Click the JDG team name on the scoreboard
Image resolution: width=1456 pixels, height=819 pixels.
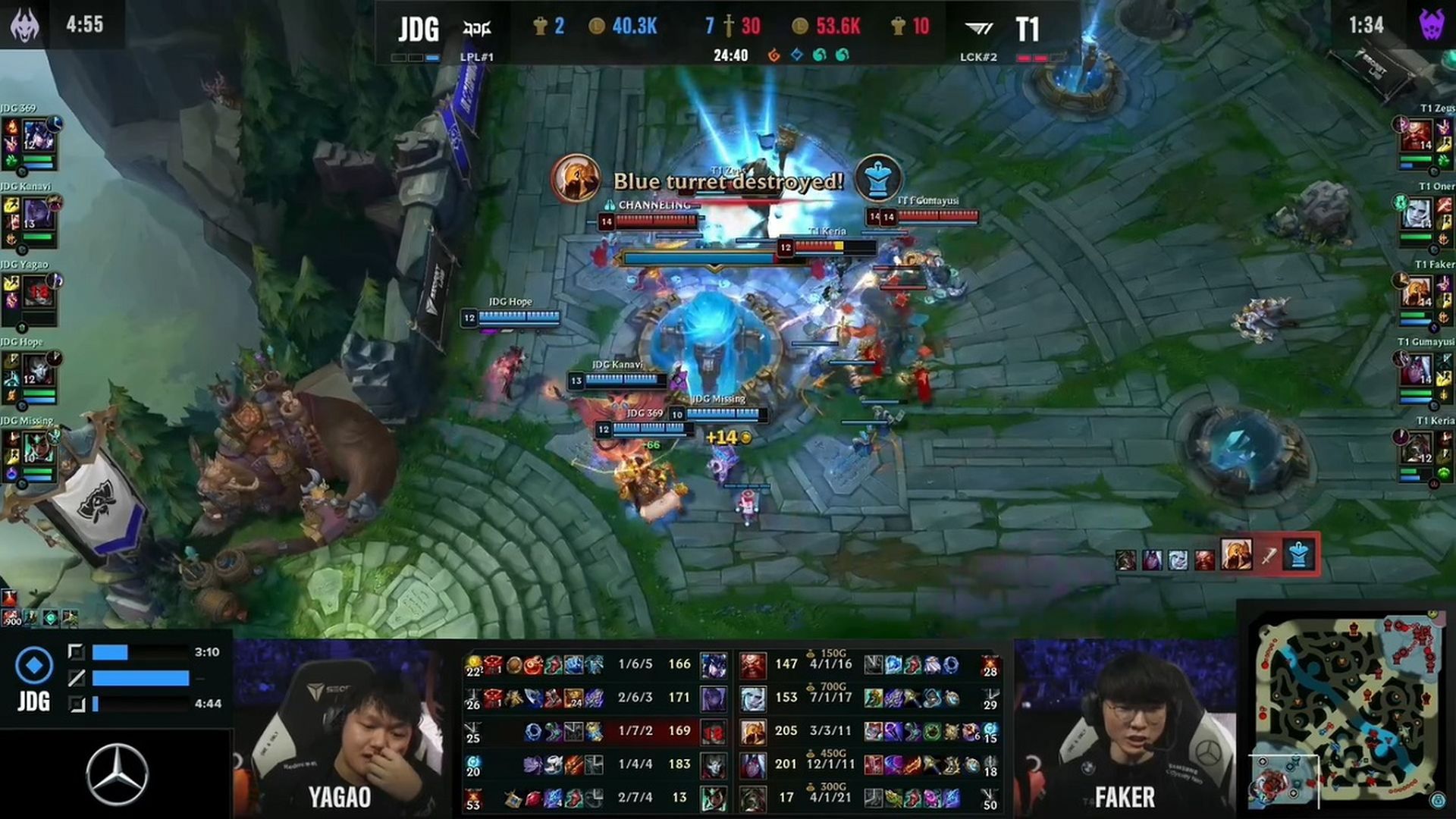(419, 29)
